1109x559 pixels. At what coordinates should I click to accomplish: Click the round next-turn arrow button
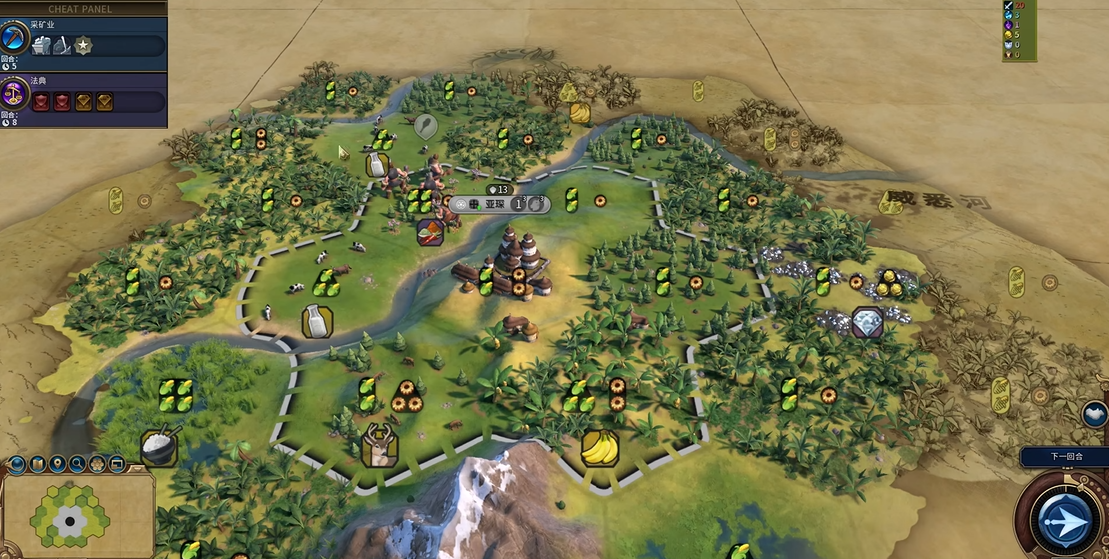click(x=1062, y=519)
